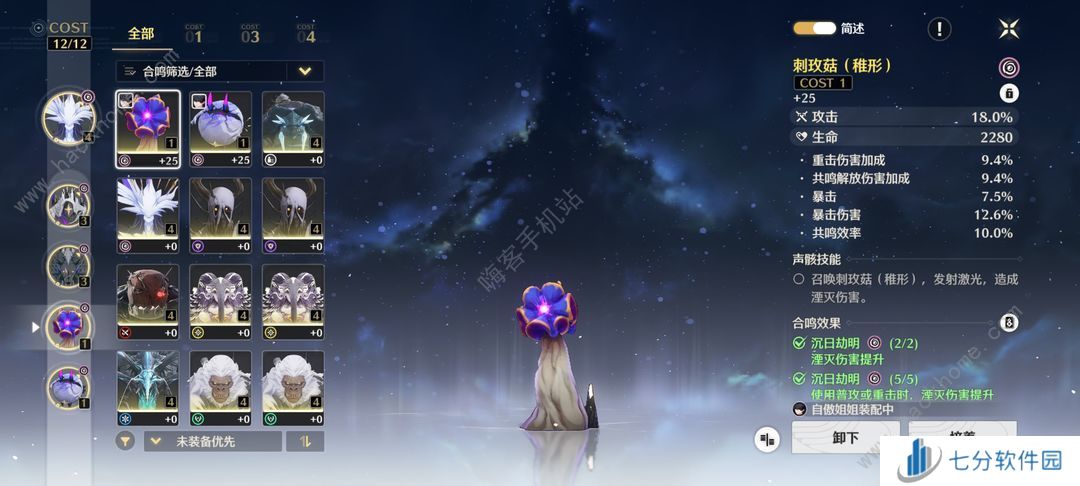The image size is (1080, 486).
Task: Open the compare panel icon beside 卸下
Action: (x=768, y=439)
